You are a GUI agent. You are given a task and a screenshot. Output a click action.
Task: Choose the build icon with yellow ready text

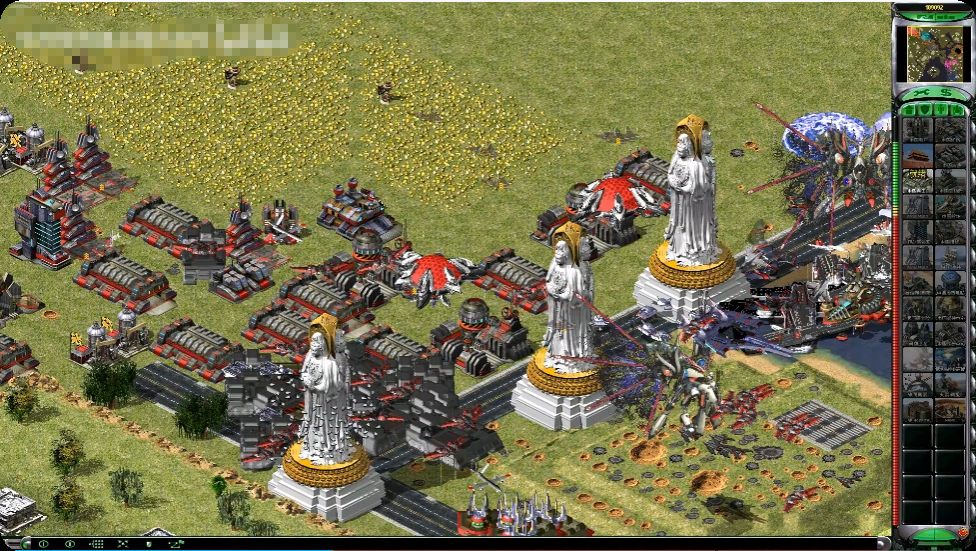click(917, 180)
